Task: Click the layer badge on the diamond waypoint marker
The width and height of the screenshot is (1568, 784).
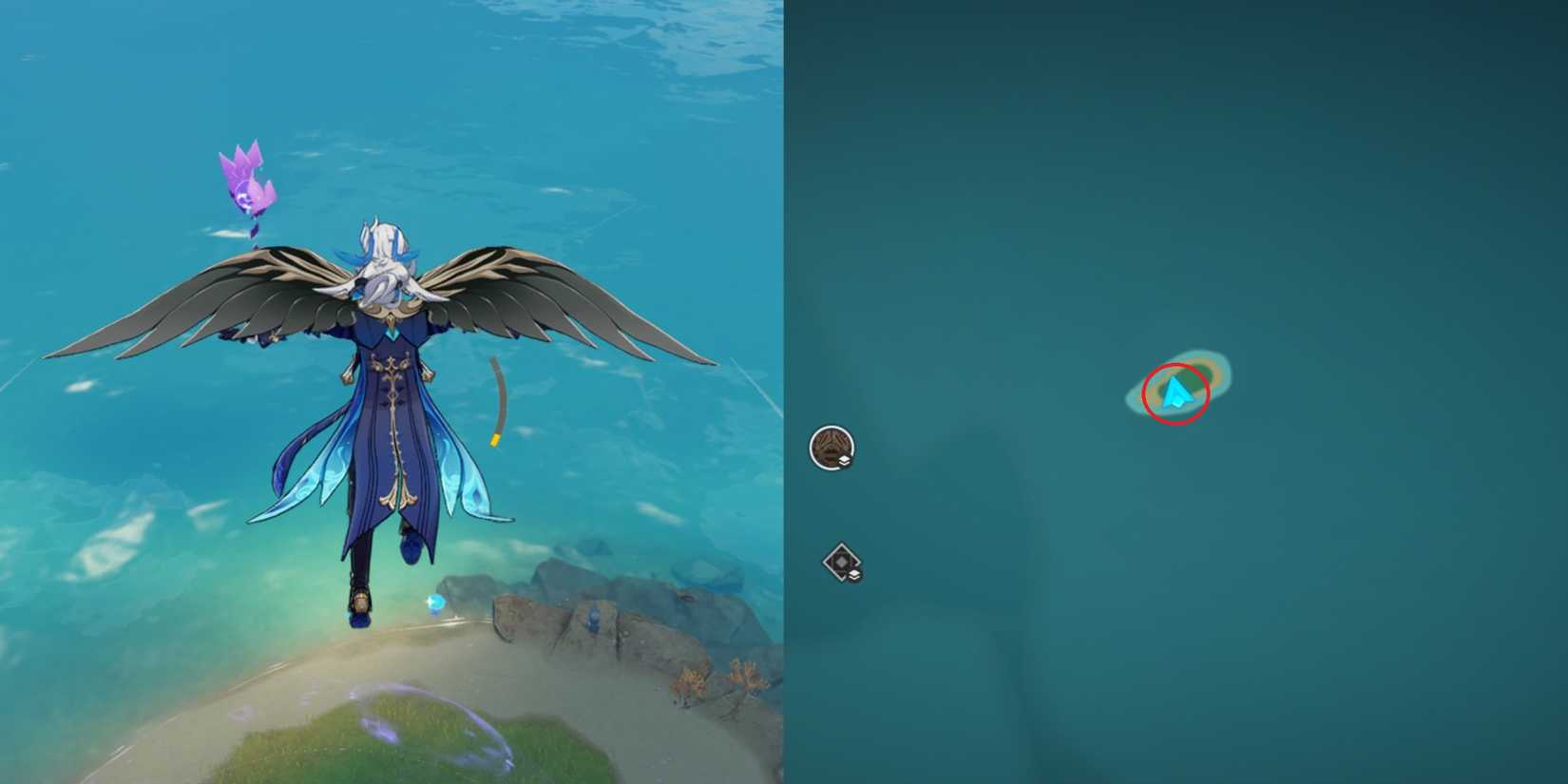Action: click(852, 574)
